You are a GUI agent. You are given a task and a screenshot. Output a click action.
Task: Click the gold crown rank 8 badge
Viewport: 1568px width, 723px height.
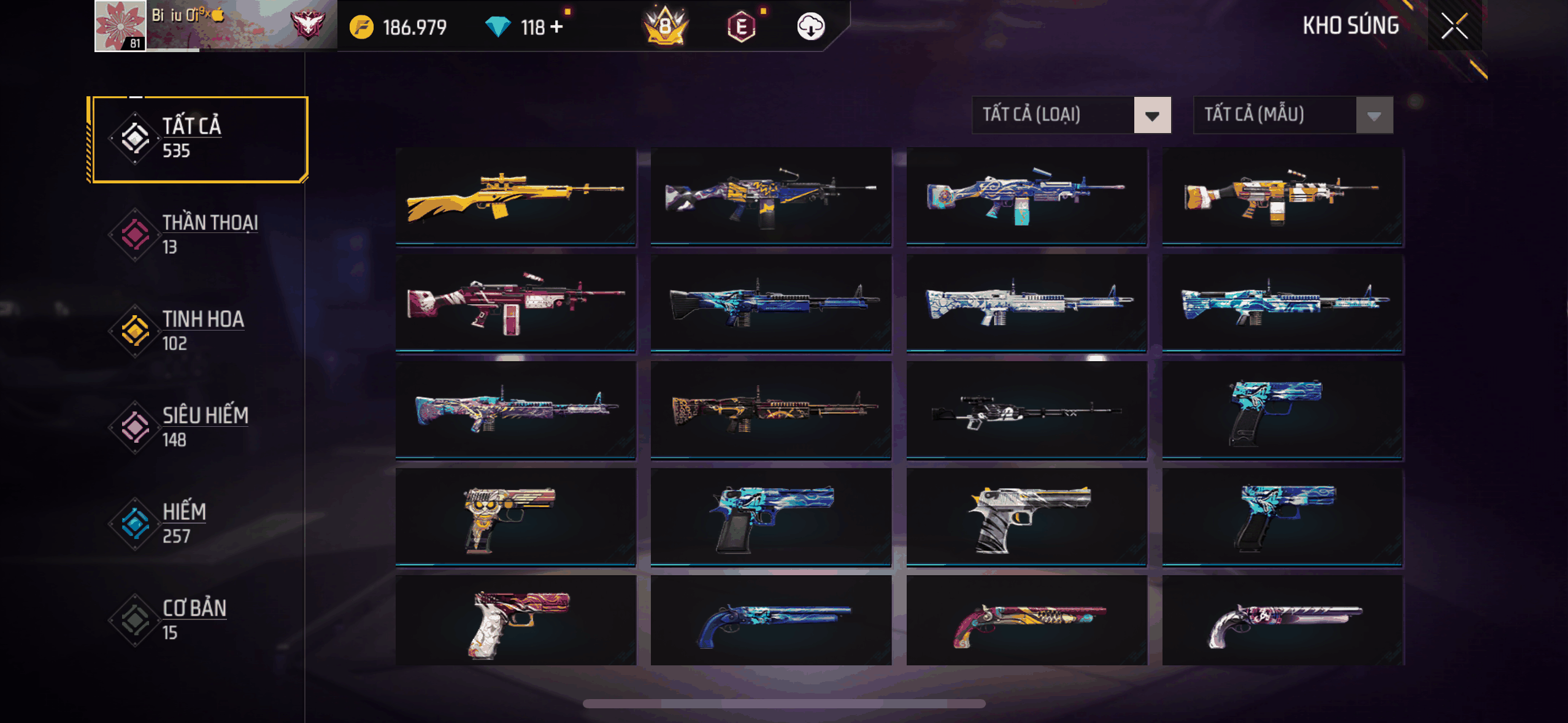[x=666, y=27]
